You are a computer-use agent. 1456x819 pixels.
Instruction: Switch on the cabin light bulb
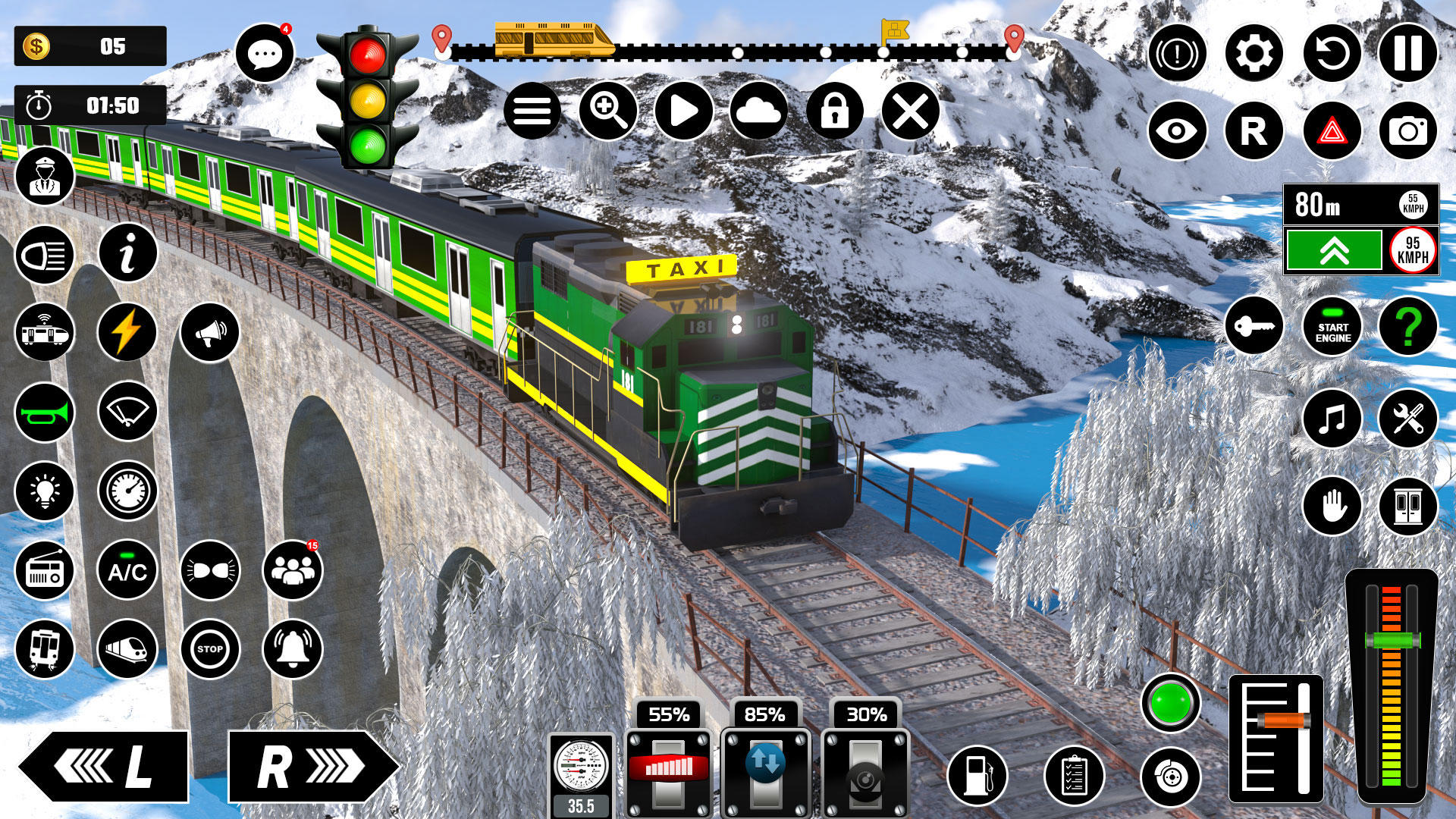tap(45, 491)
